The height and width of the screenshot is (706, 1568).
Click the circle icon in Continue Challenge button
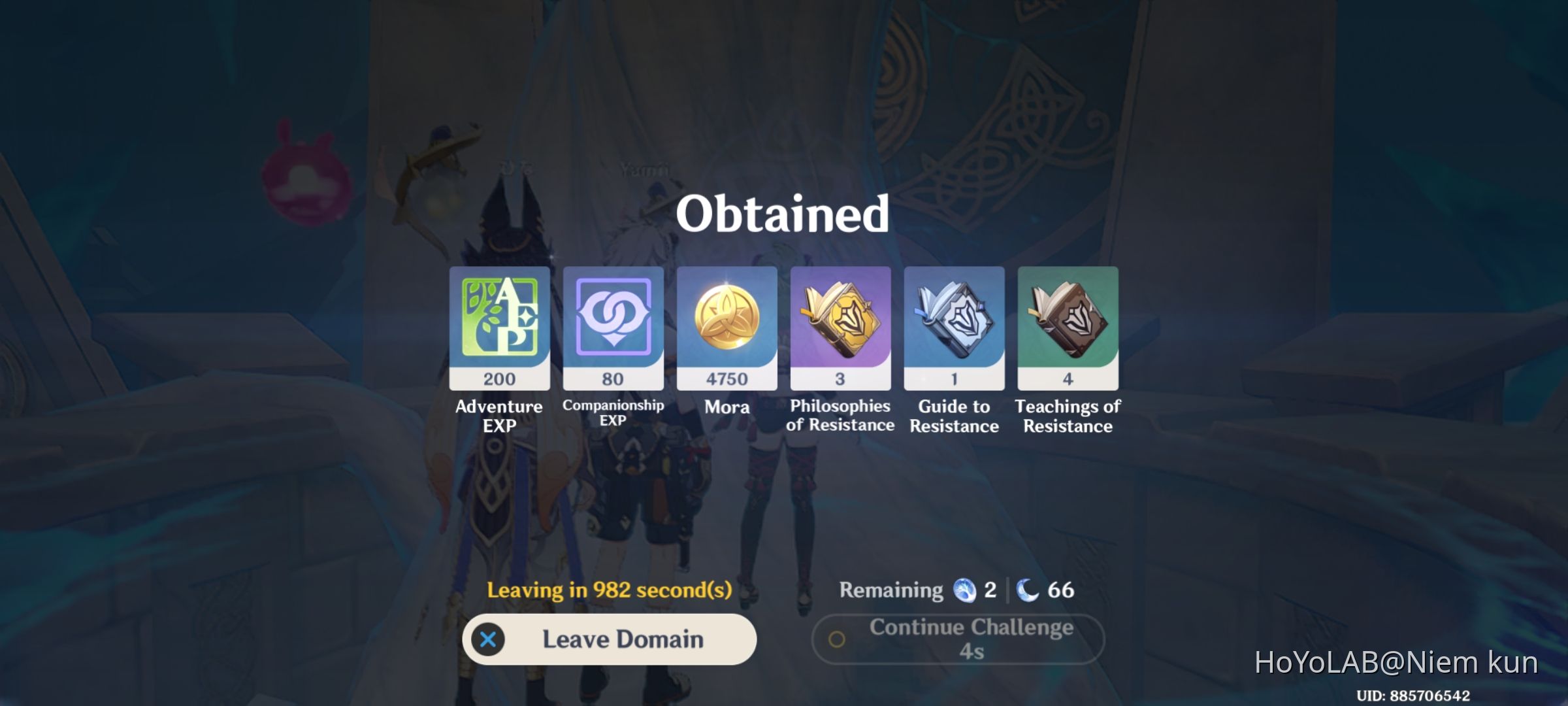coord(838,639)
